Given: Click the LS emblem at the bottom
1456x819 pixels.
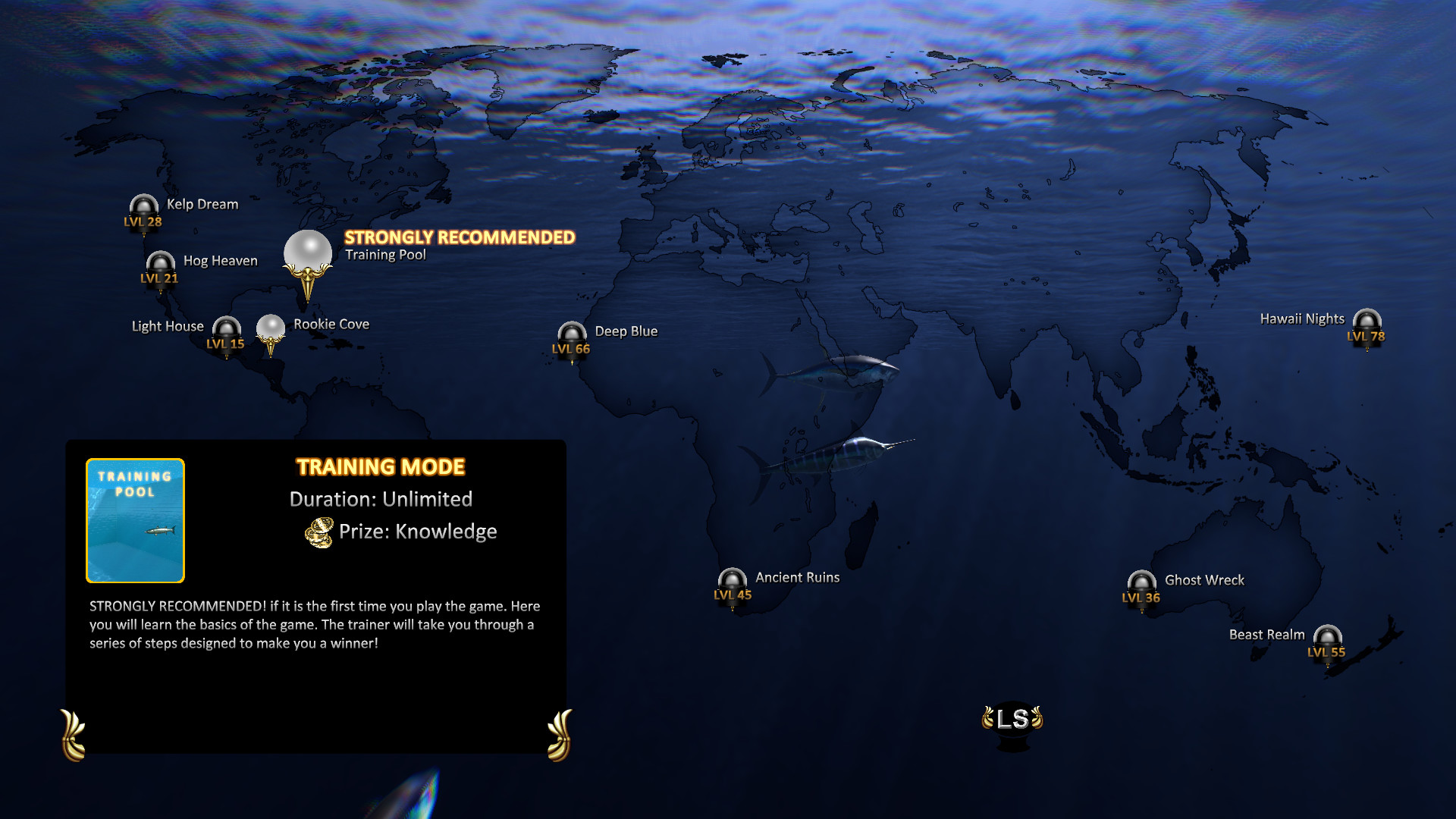Looking at the screenshot, I should point(1014,719).
